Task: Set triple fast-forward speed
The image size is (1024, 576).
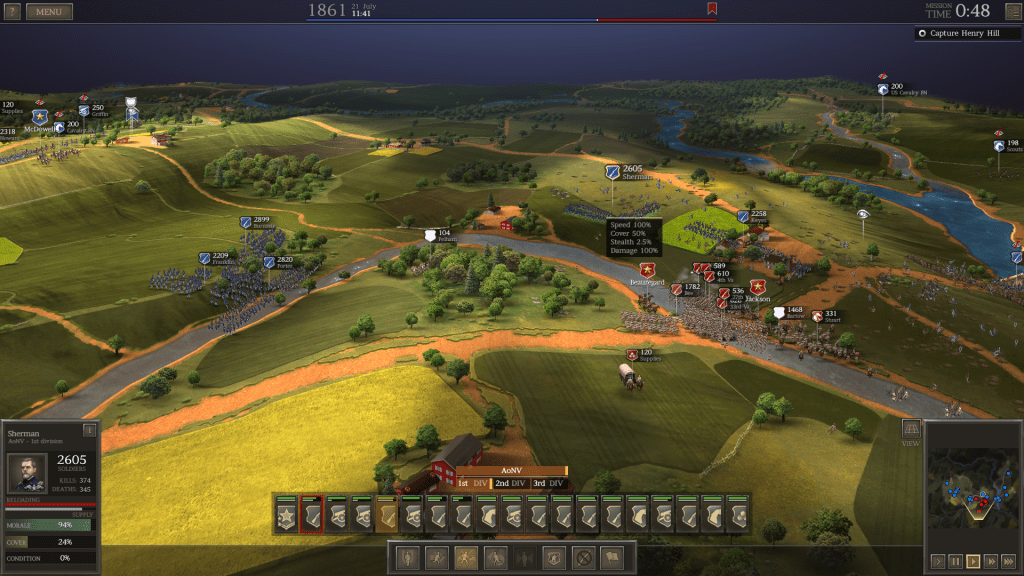Action: (x=1009, y=561)
